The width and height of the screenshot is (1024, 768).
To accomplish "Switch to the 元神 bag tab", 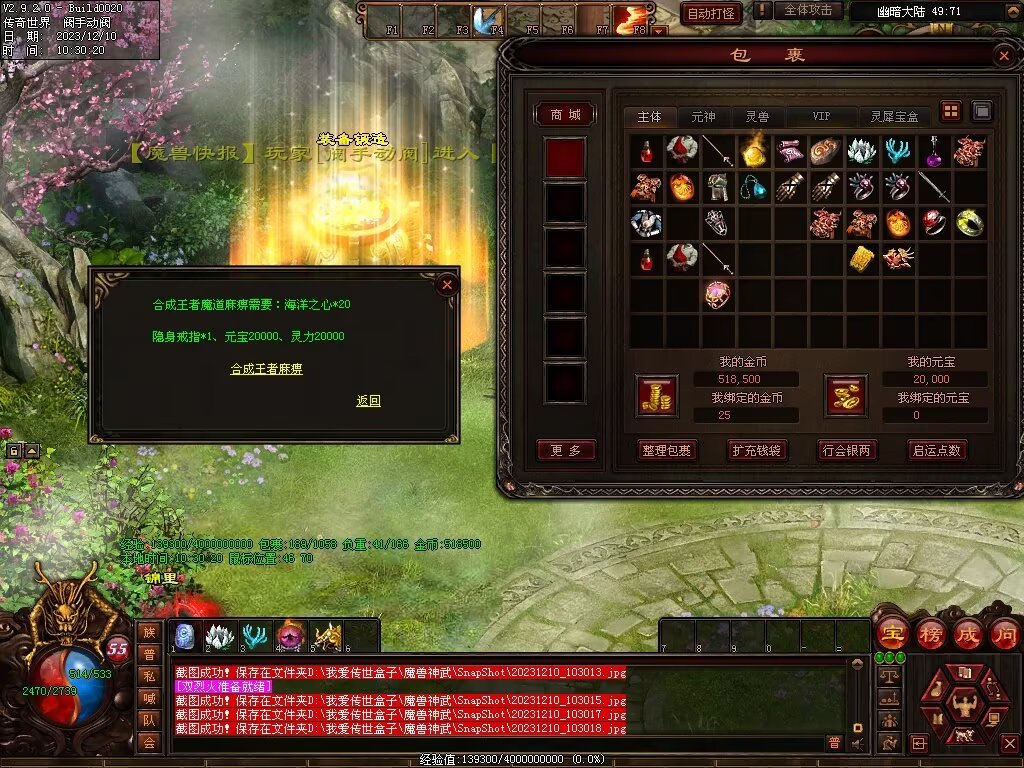I will click(x=703, y=117).
